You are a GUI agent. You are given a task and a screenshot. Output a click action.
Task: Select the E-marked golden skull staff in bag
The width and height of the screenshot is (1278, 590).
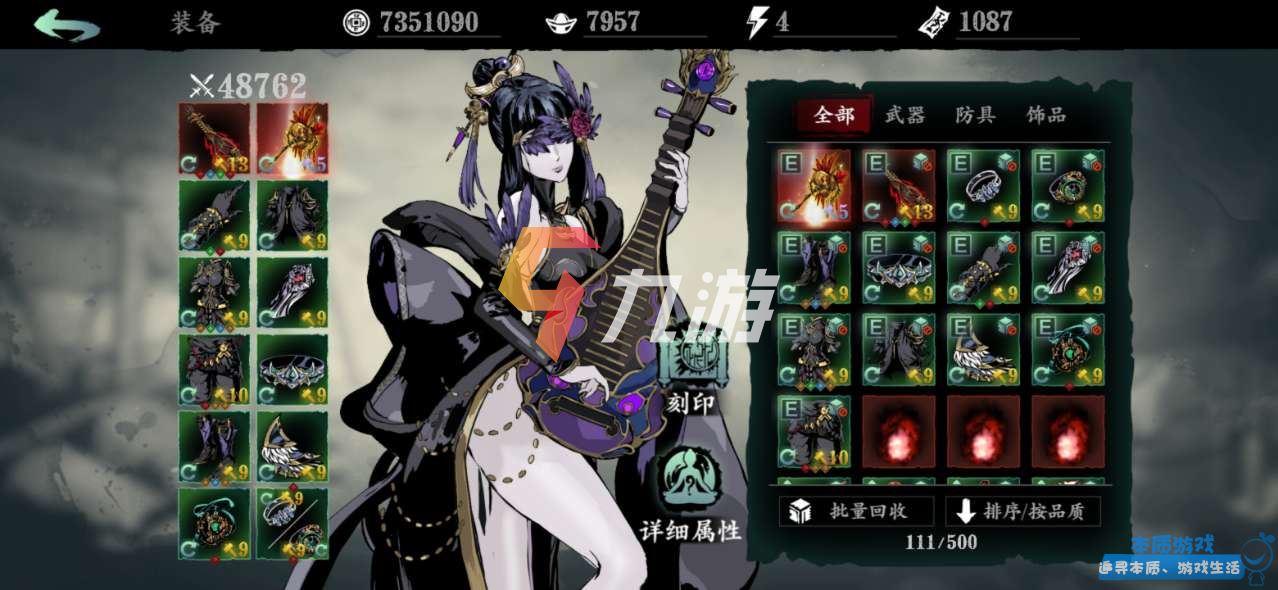click(814, 186)
